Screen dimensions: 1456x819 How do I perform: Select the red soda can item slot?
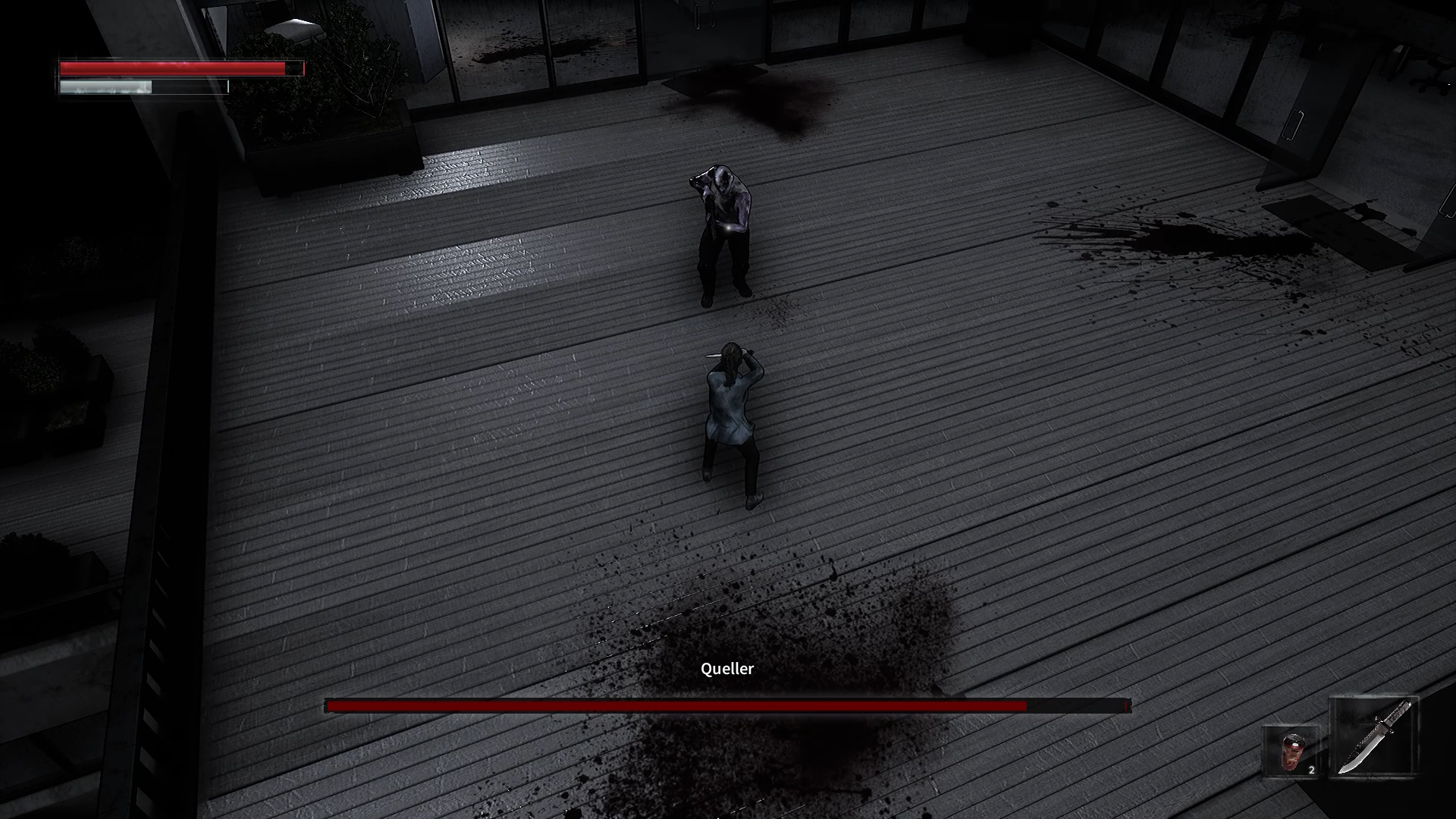pos(1291,752)
